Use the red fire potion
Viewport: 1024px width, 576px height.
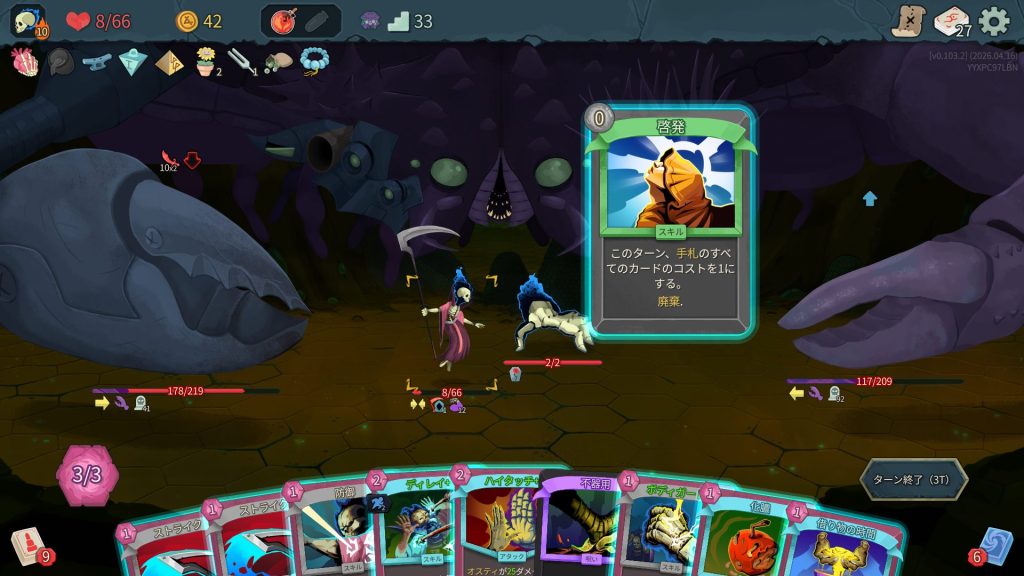coord(282,21)
